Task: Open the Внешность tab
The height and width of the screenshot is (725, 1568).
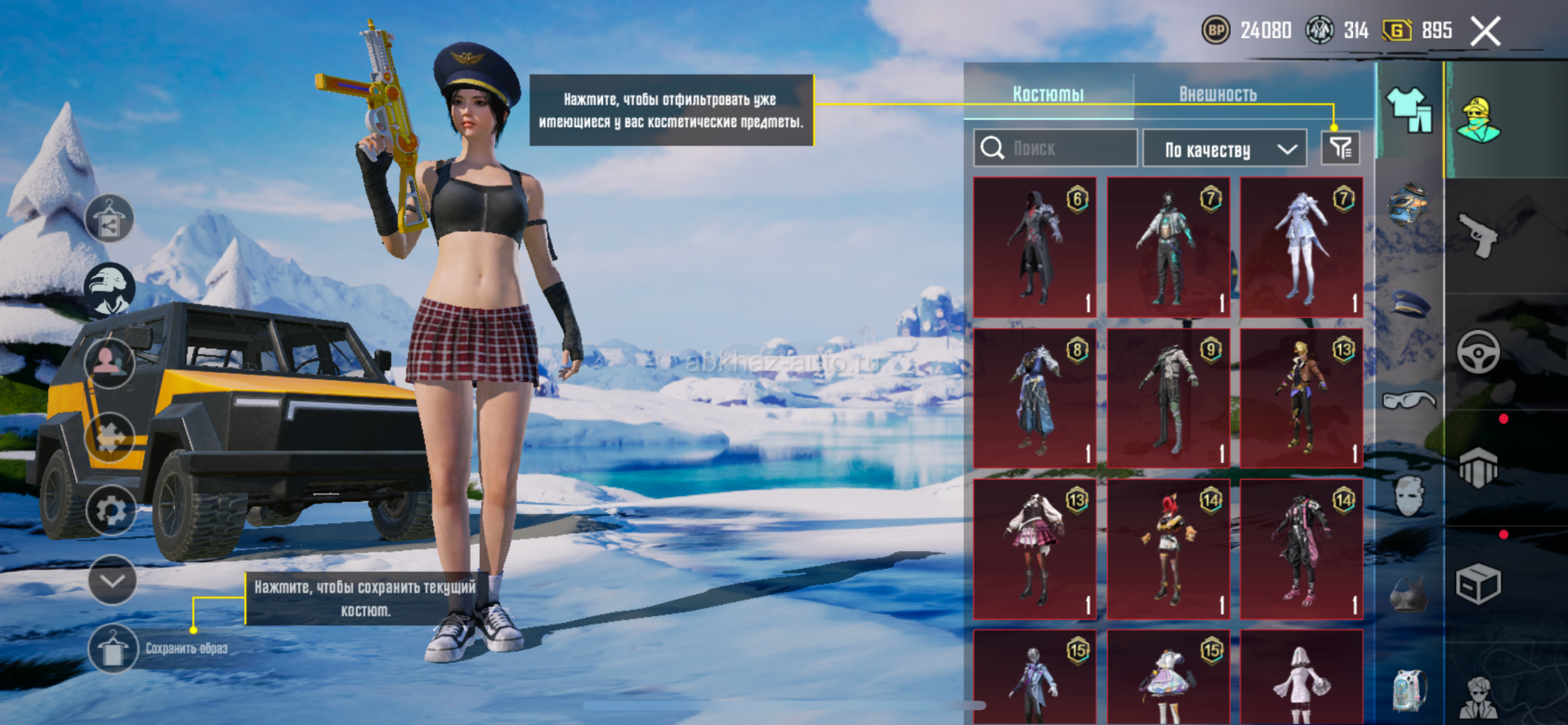Action: (1217, 94)
